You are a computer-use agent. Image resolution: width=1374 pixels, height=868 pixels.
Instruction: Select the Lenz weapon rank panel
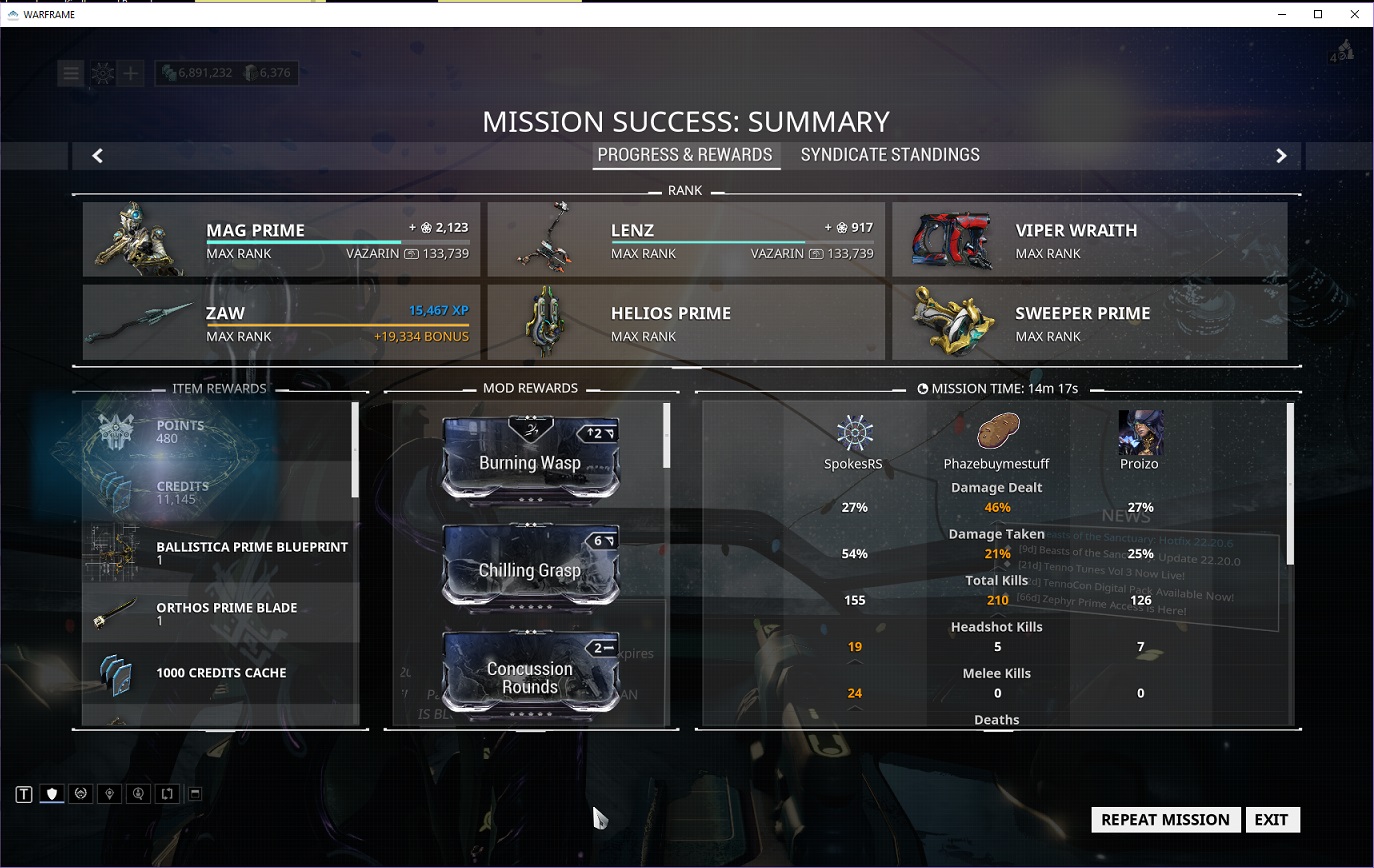(x=686, y=240)
